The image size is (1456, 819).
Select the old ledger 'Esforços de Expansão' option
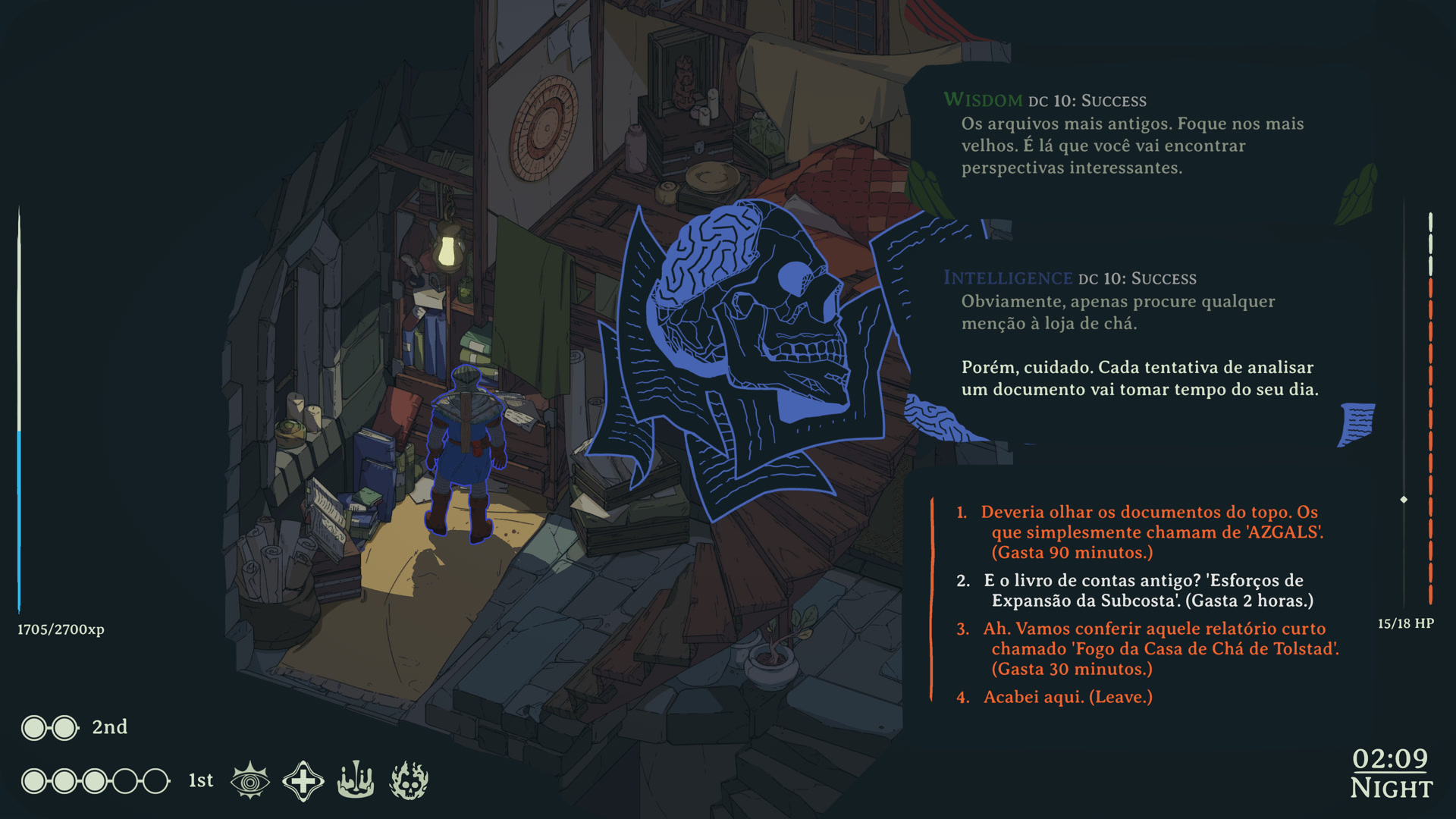tap(1144, 591)
